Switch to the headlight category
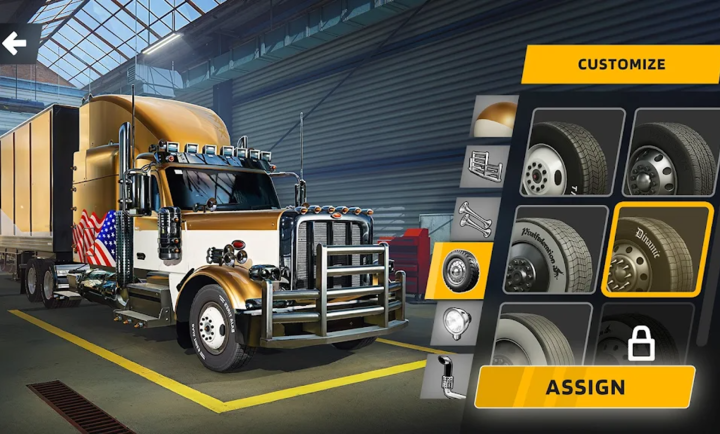This screenshot has height=434, width=720. coord(456,322)
